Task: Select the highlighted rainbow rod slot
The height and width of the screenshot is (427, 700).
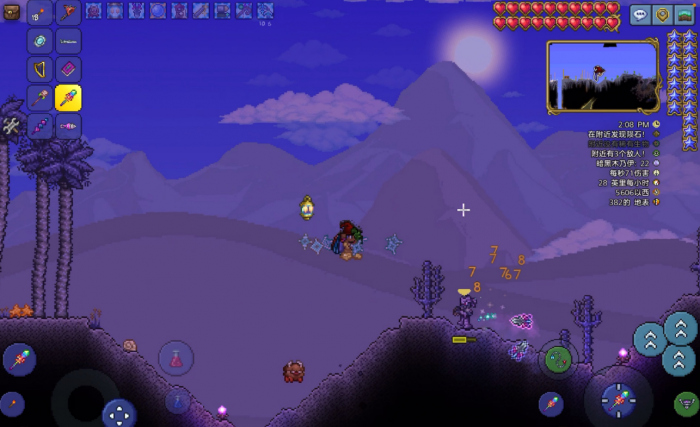Action: click(x=68, y=98)
